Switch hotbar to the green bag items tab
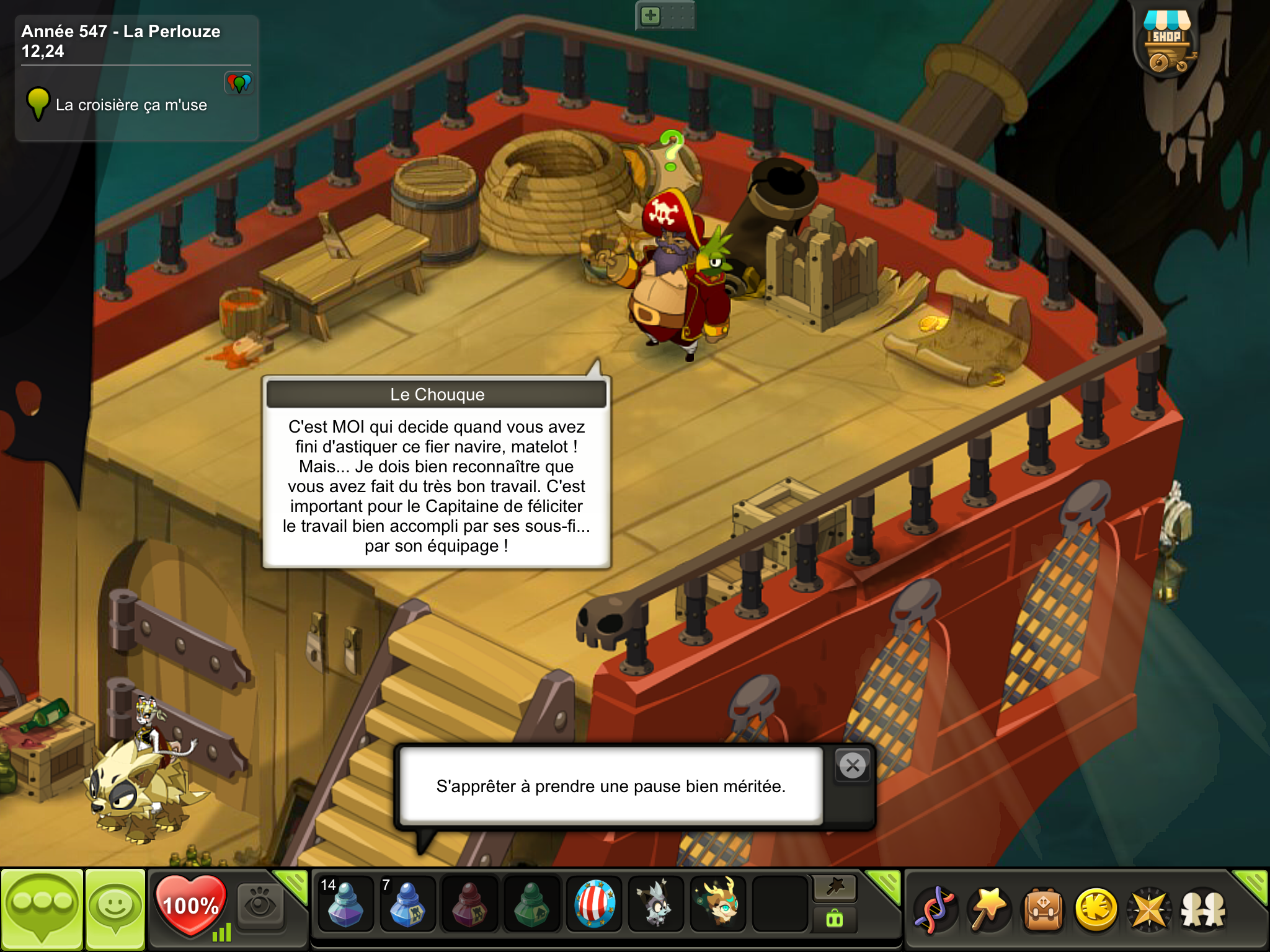The image size is (1270, 952). coord(835,919)
